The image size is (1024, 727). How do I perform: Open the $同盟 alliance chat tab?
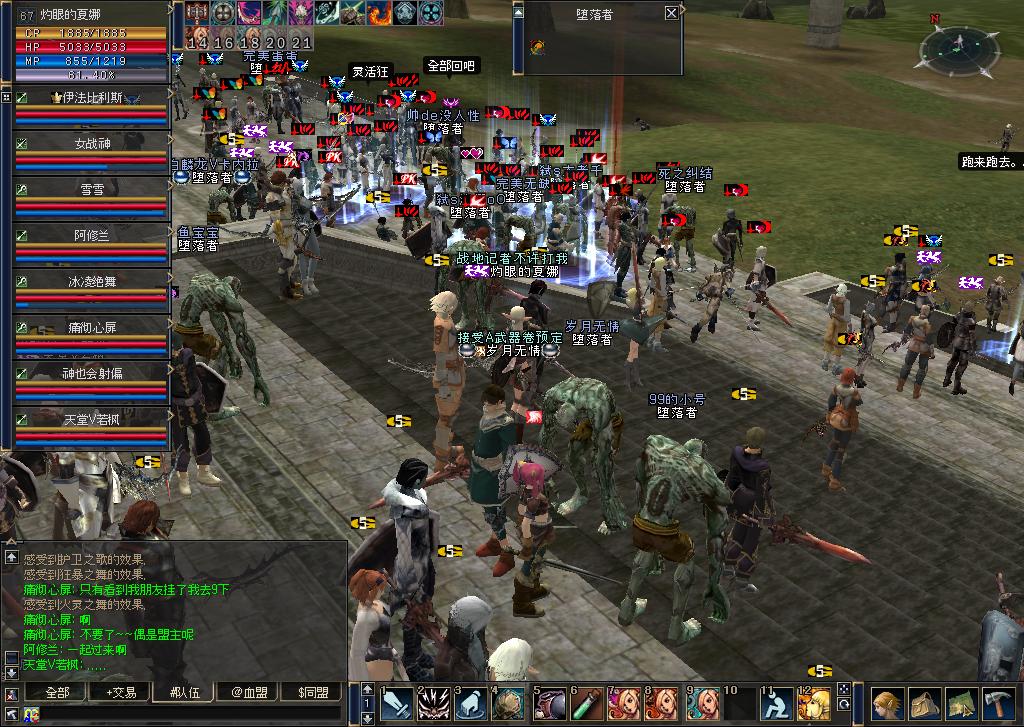tap(313, 692)
